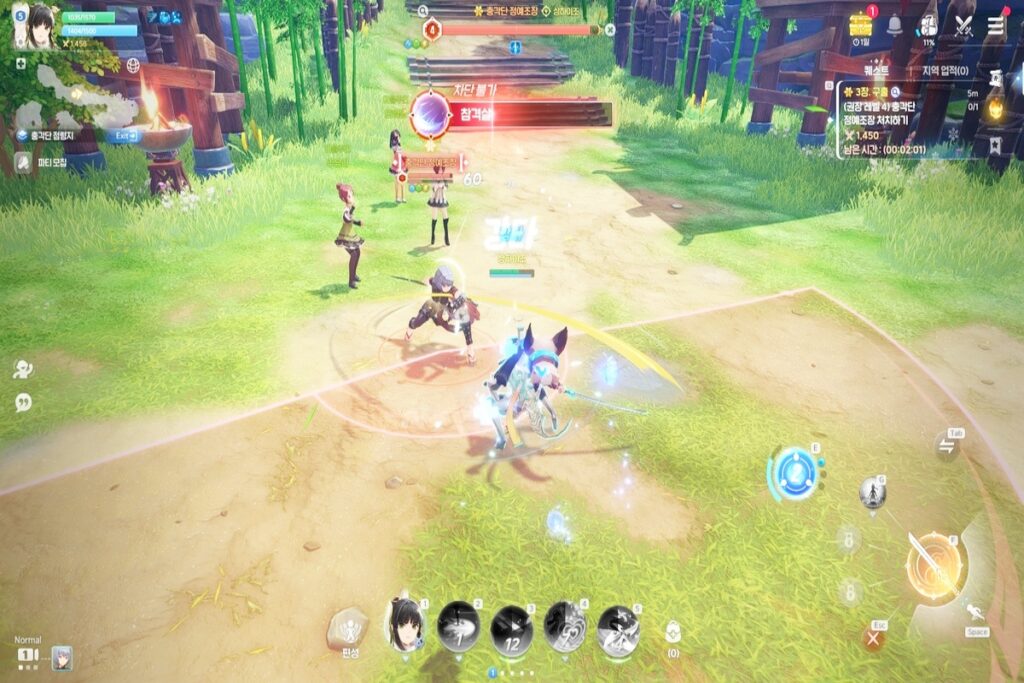
Task: Open the notification bell
Action: [x=894, y=25]
